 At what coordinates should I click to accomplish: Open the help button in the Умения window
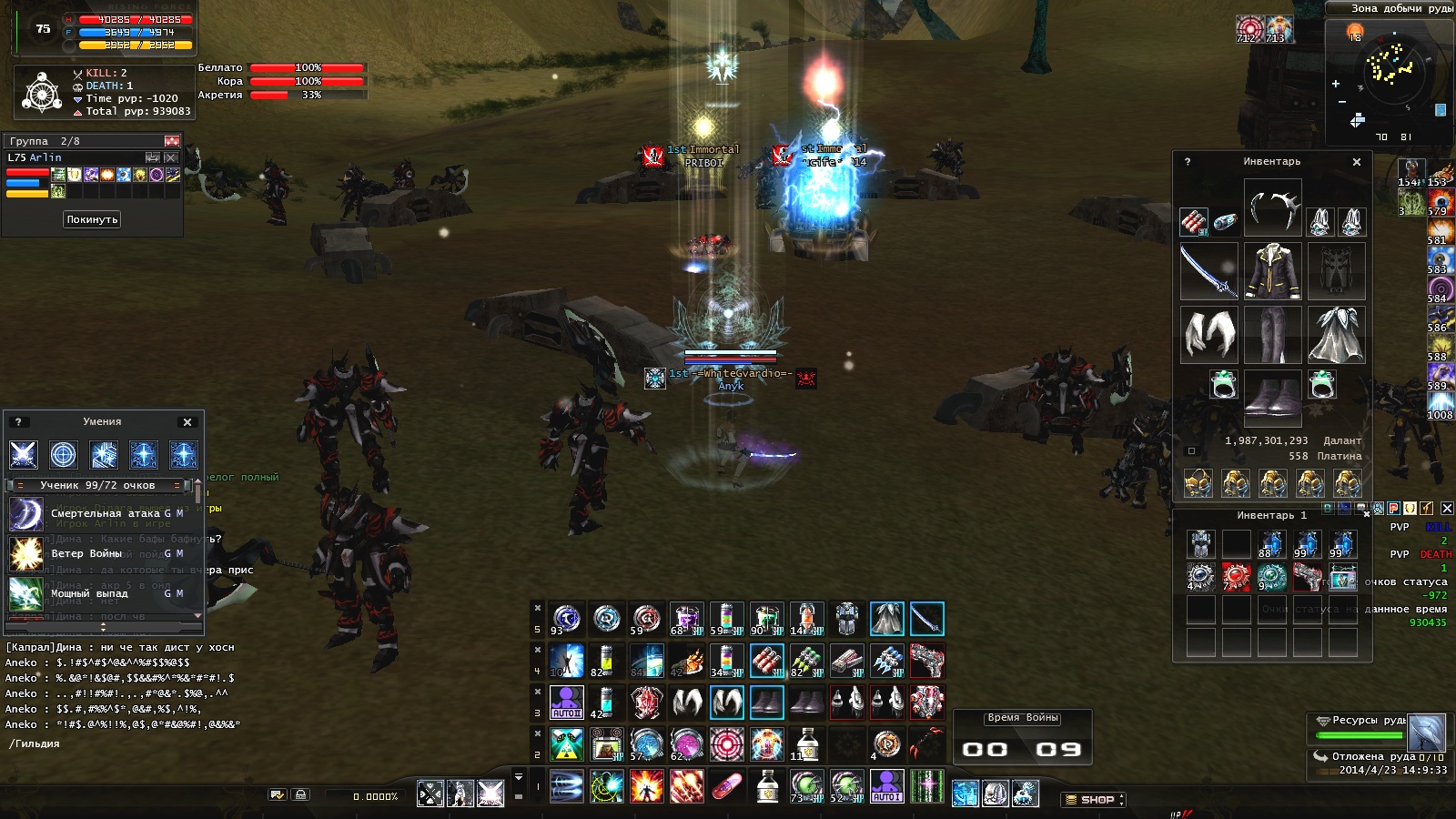click(x=18, y=422)
